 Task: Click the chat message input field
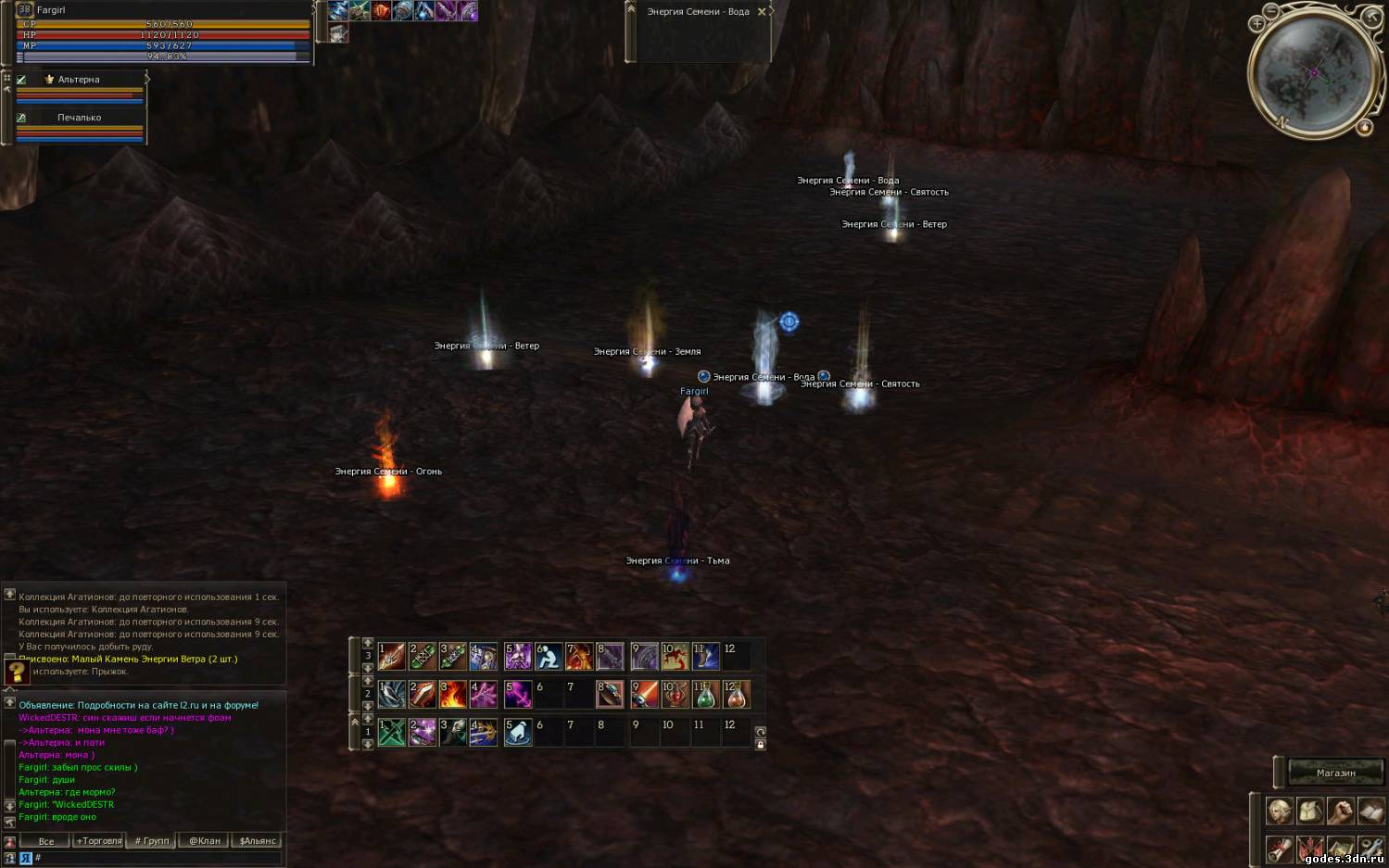click(x=158, y=858)
